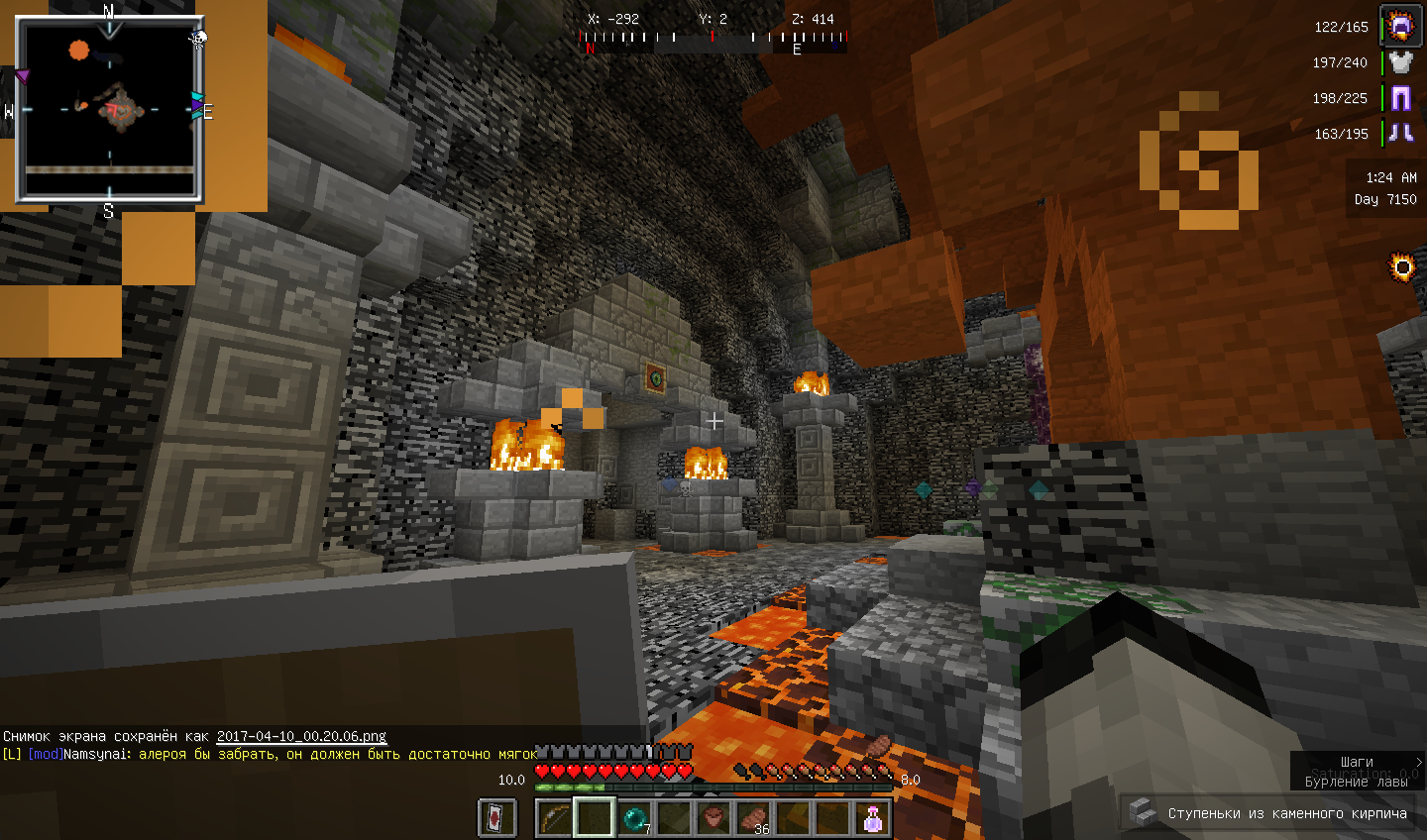This screenshot has height=840, width=1427.
Task: Click the purple triangle waypoint on minimap edge
Action: point(22,75)
